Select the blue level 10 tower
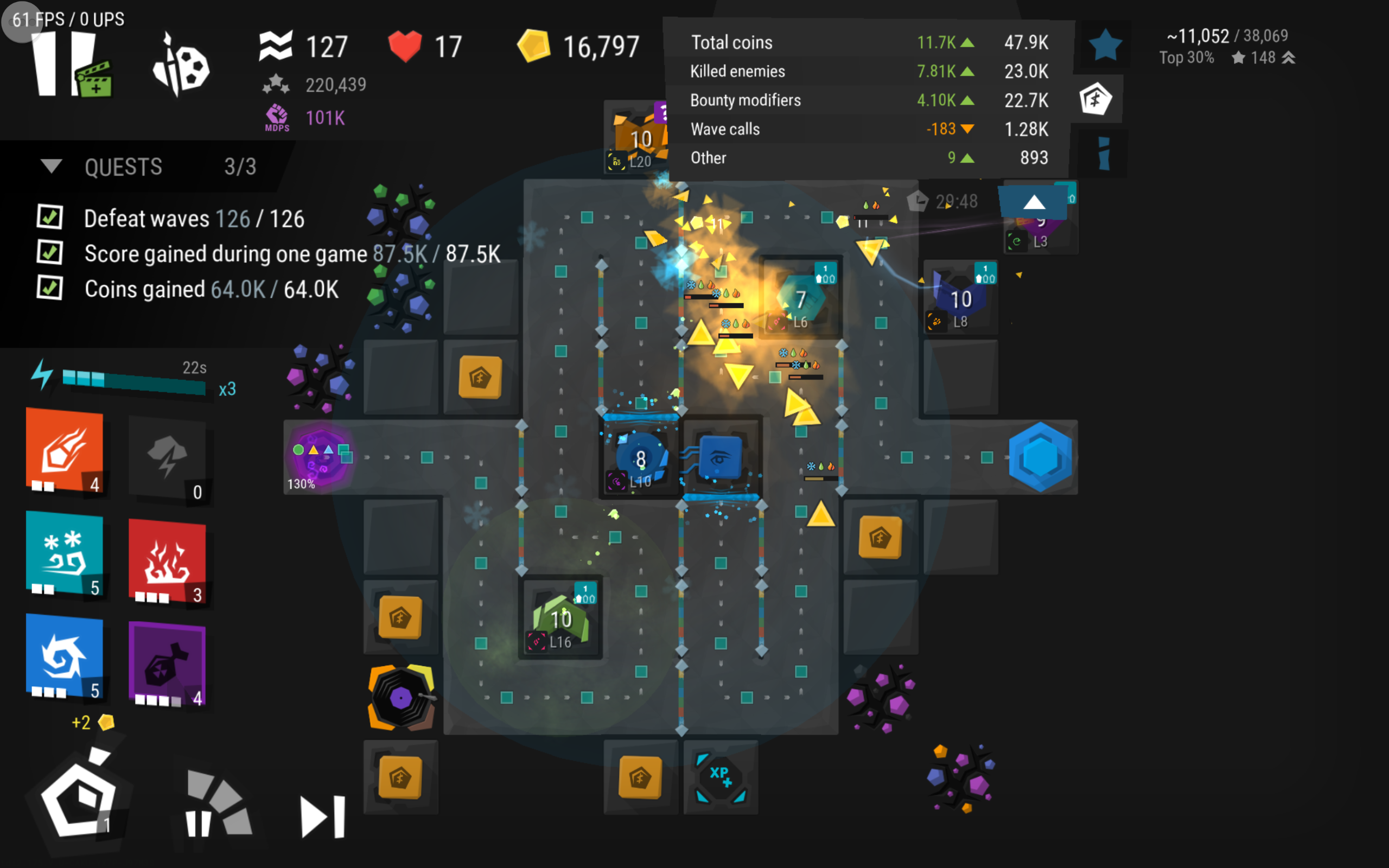The height and width of the screenshot is (868, 1389). [641, 459]
